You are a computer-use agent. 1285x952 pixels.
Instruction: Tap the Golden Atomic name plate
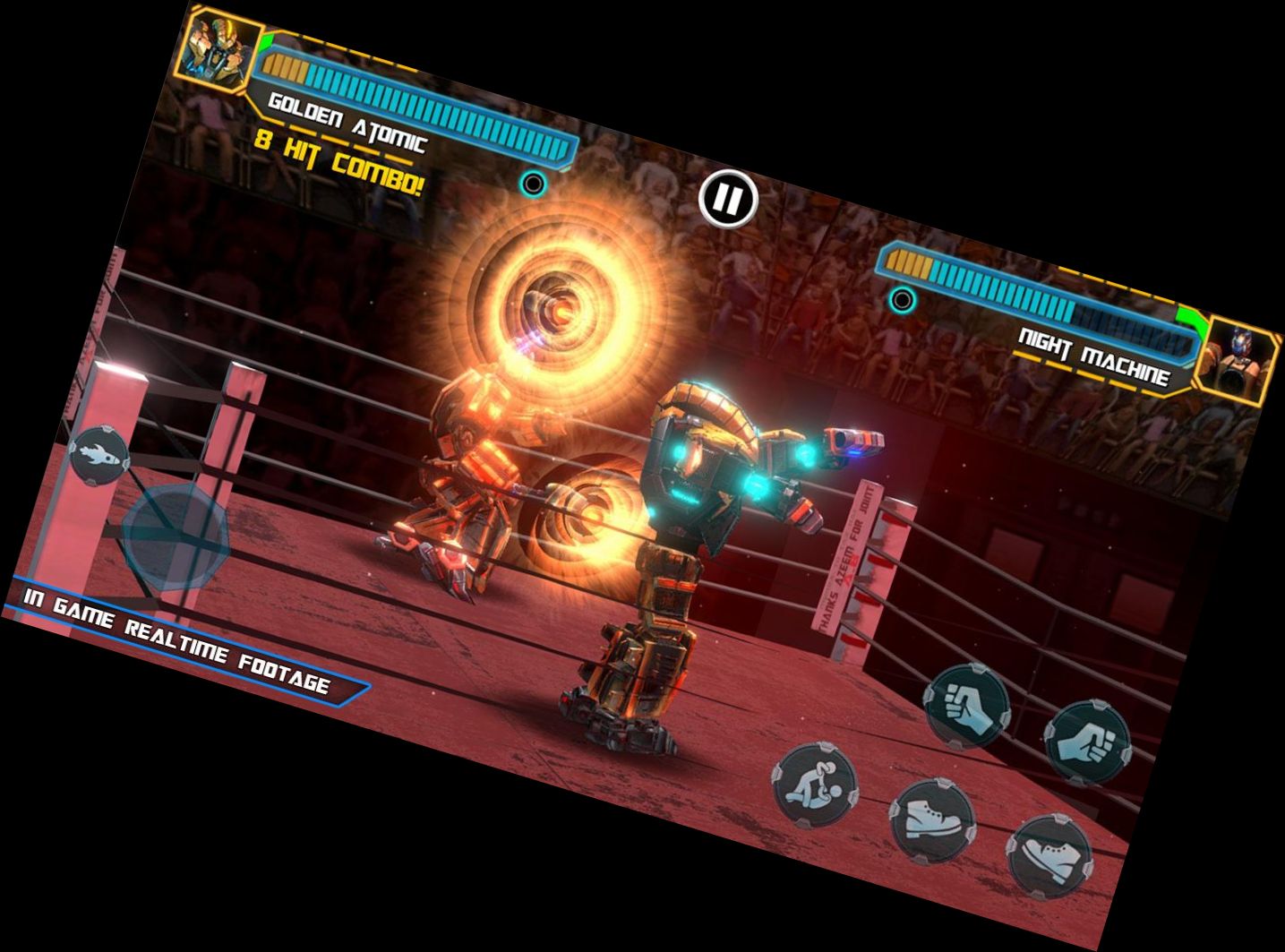[x=349, y=119]
